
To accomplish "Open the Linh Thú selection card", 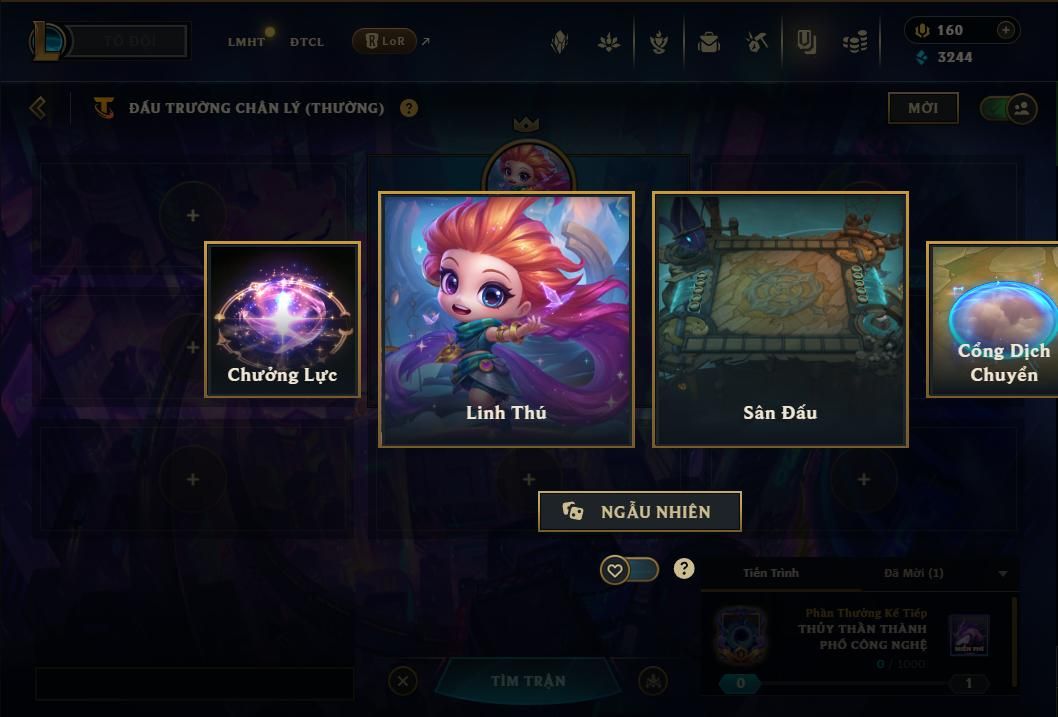I will tap(506, 319).
